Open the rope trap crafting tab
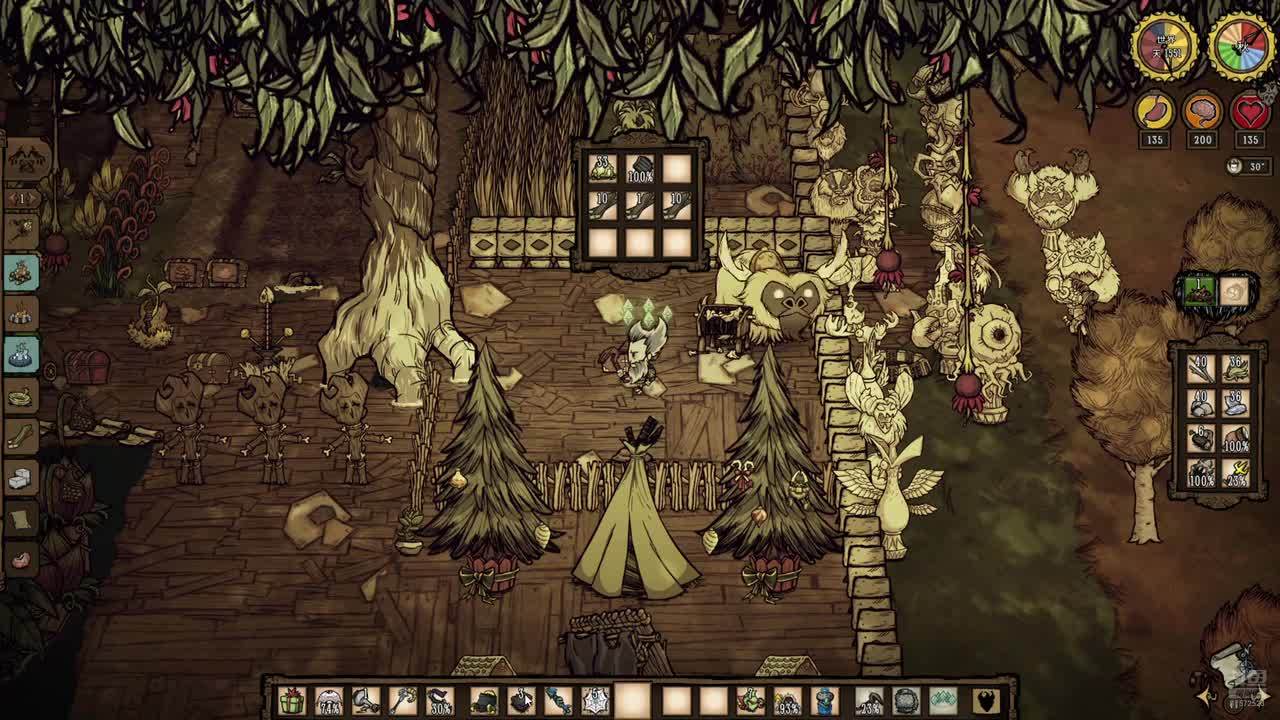The height and width of the screenshot is (720, 1280). pos(21,396)
